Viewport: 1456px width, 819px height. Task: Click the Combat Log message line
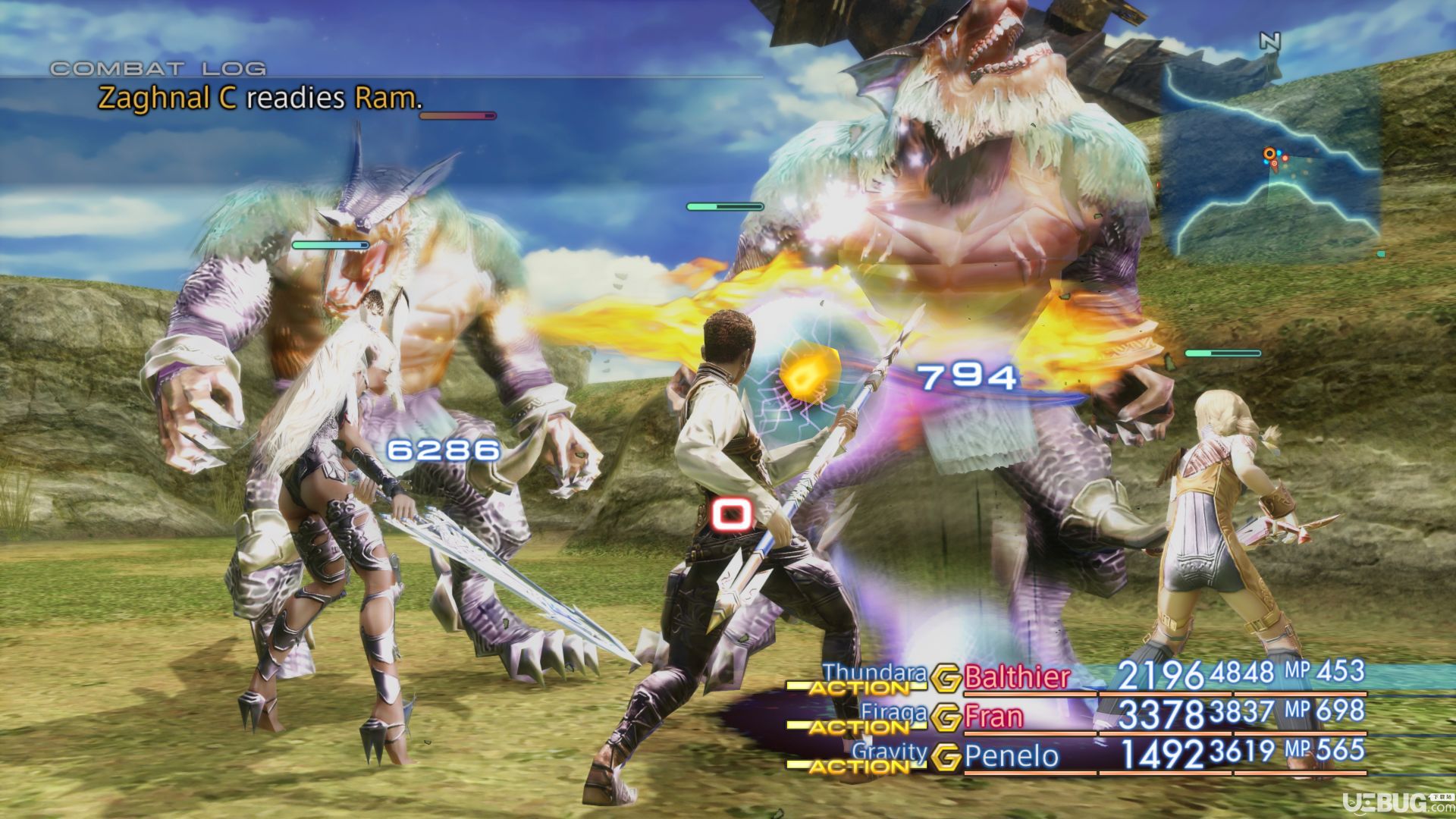pyautogui.click(x=259, y=99)
